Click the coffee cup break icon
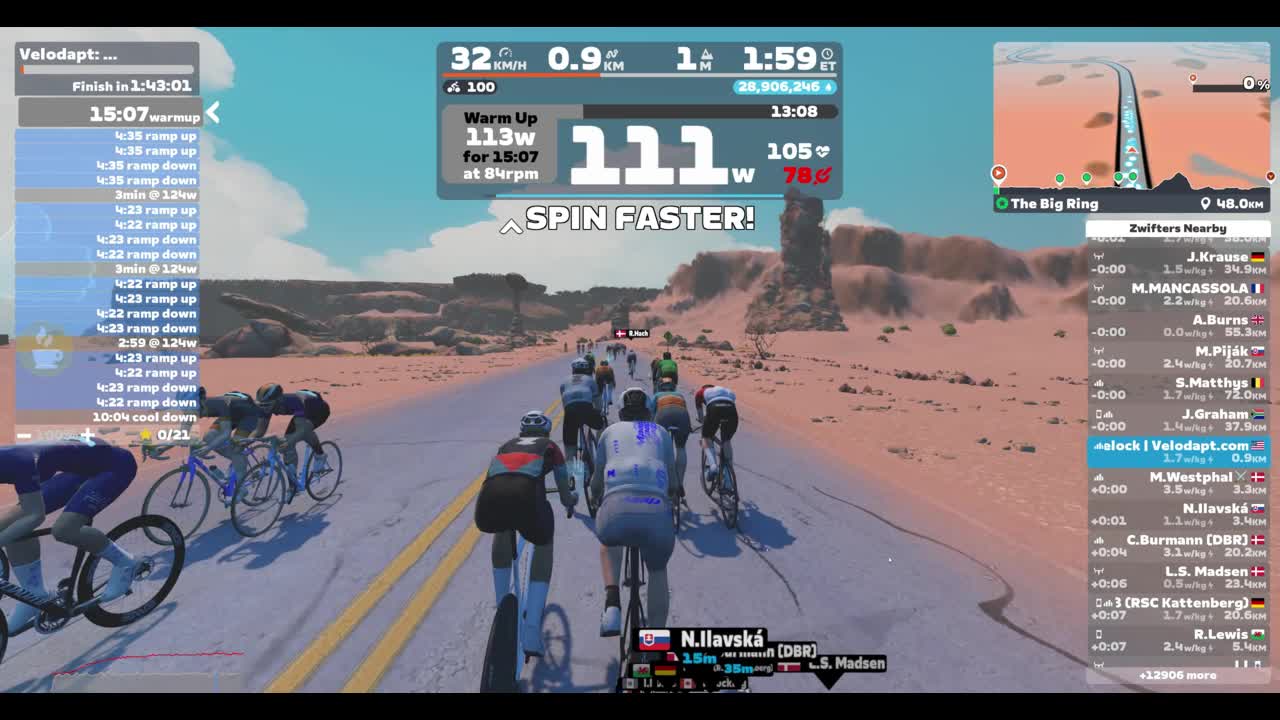The height and width of the screenshot is (720, 1280). click(45, 349)
